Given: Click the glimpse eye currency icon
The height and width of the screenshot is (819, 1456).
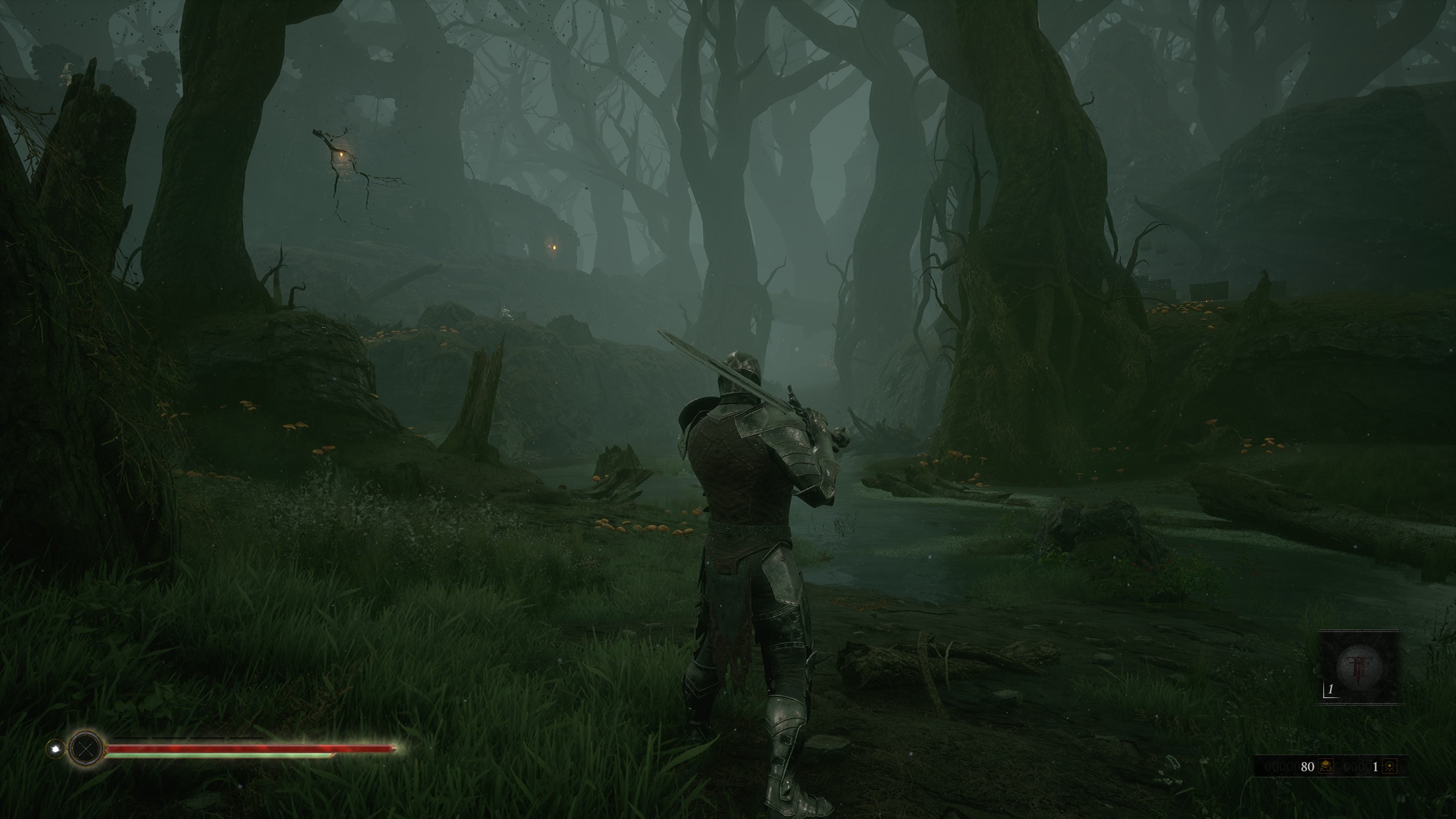Looking at the screenshot, I should tap(1390, 766).
